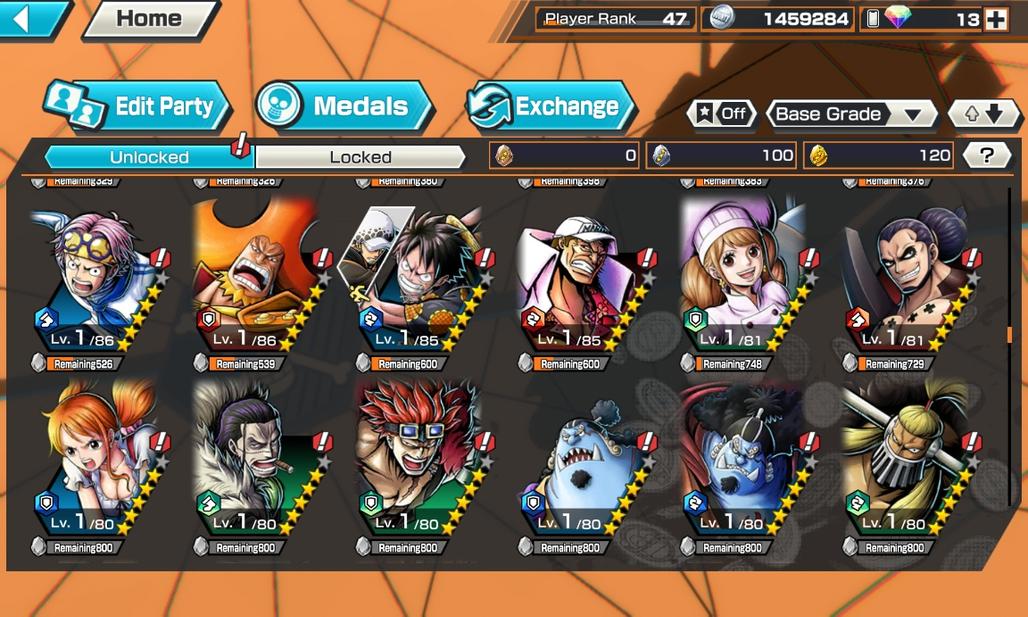Screen dimensions: 1028x617
Task: Return to the Home screen
Action: coord(150,19)
